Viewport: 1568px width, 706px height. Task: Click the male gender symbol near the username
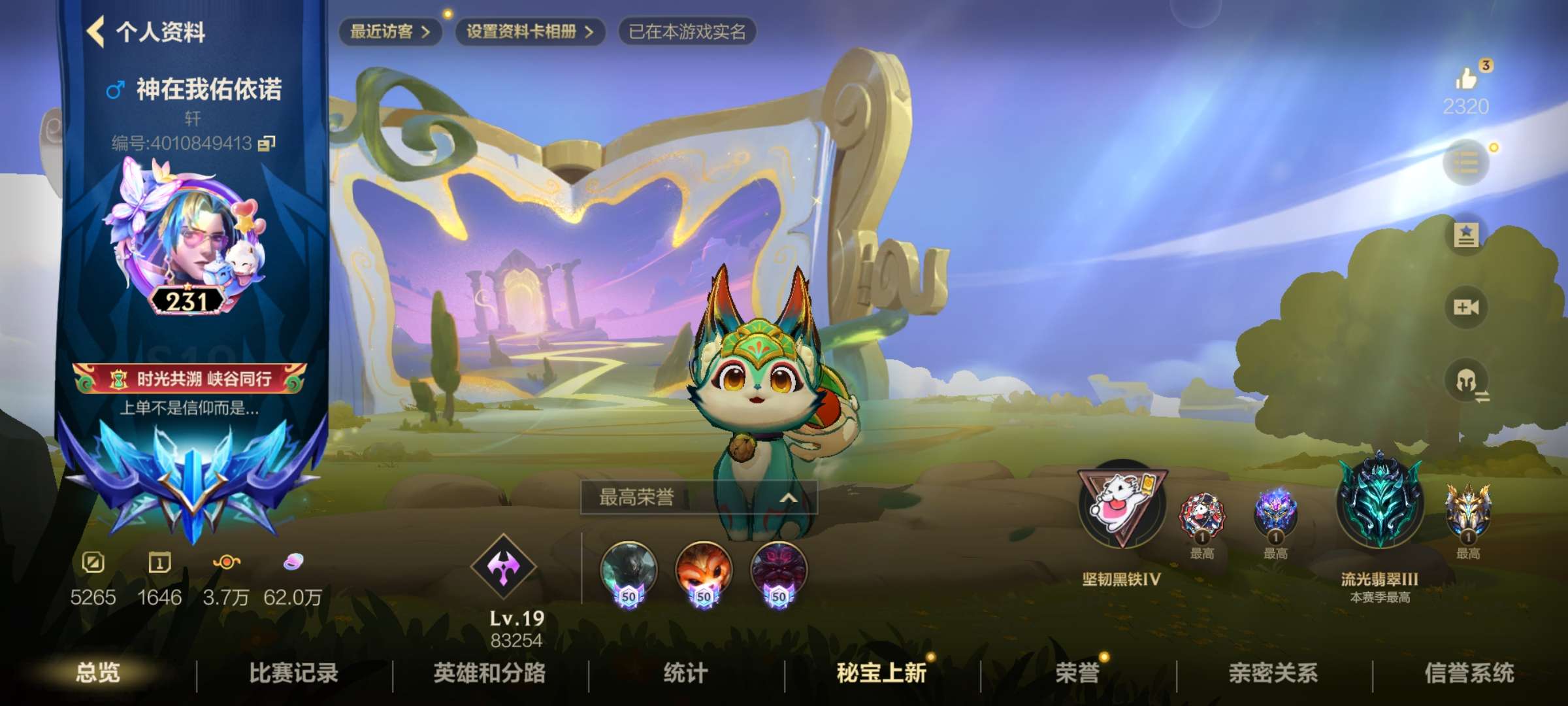point(116,90)
